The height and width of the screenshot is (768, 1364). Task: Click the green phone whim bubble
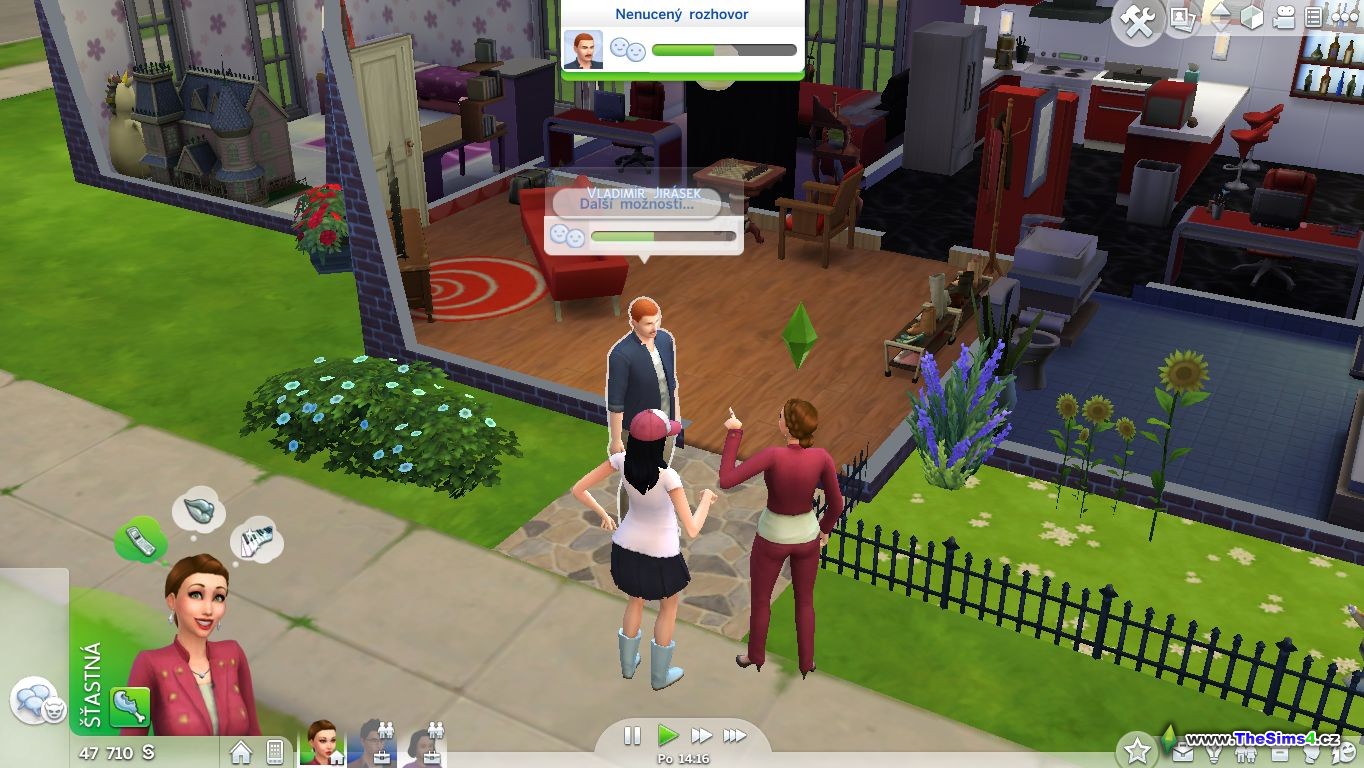click(140, 540)
